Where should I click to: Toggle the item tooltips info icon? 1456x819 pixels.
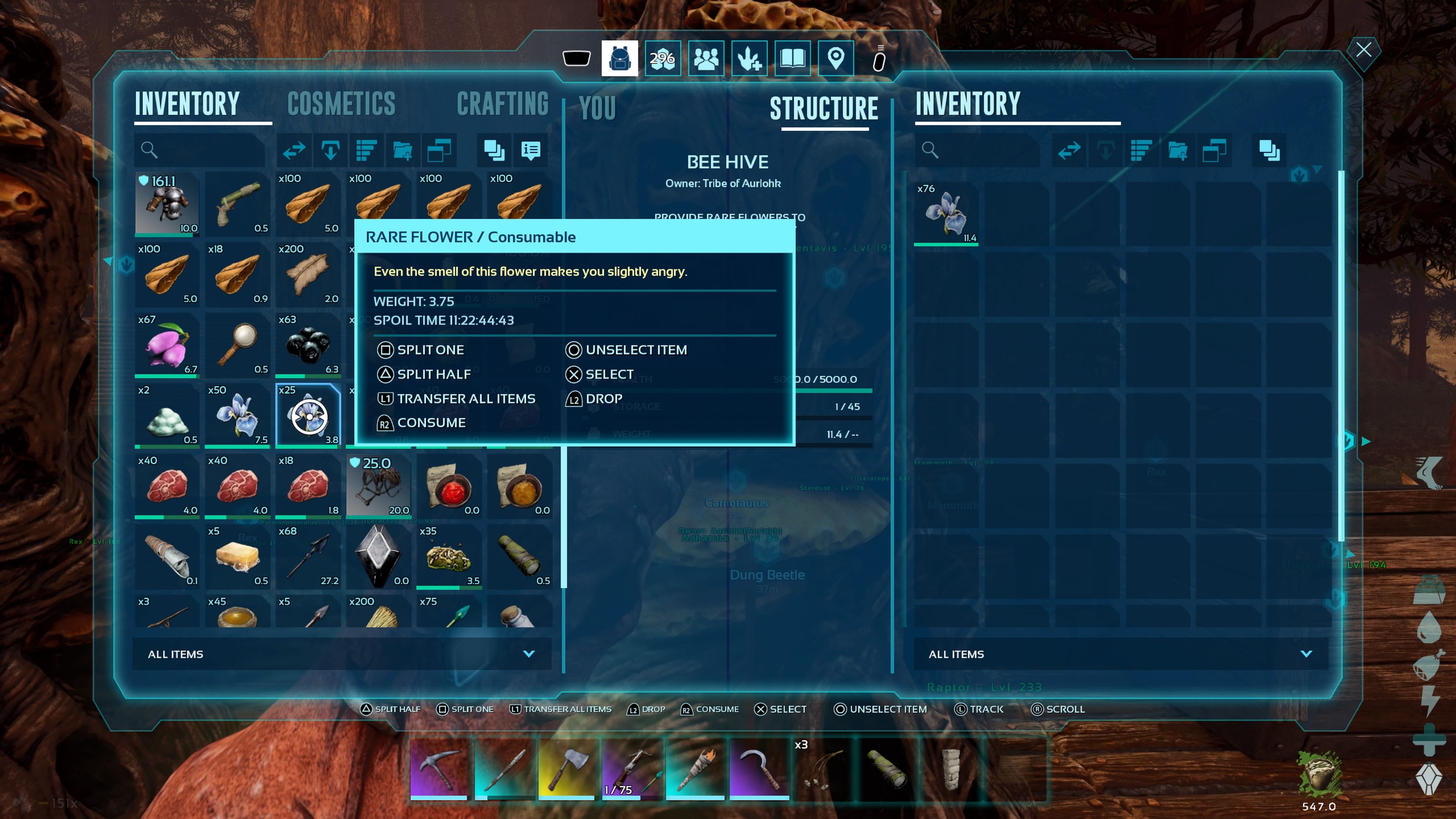[x=531, y=151]
